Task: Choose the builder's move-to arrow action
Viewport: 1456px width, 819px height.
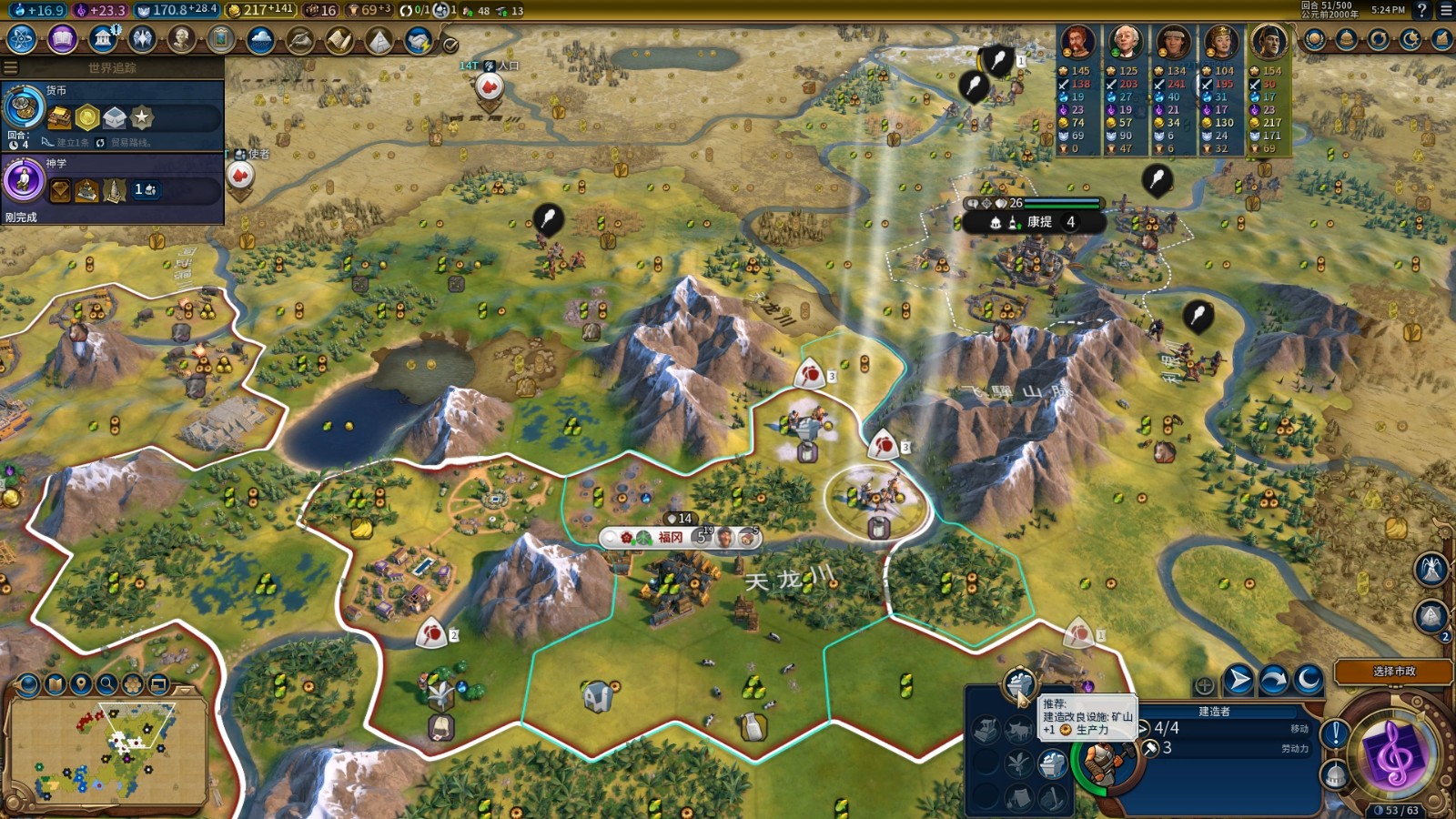Action: tap(1239, 680)
